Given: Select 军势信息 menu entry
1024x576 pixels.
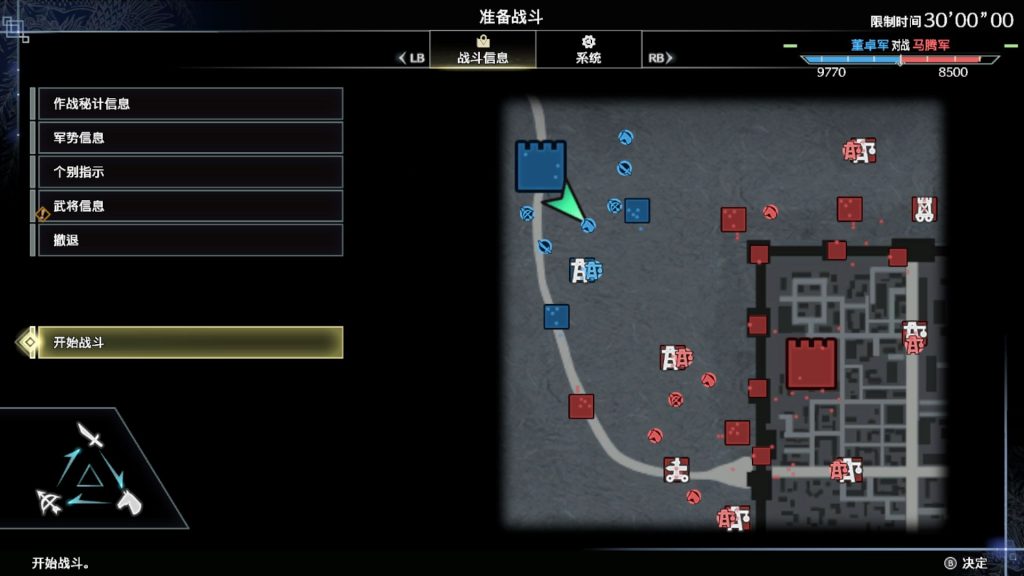Looking at the screenshot, I should click(x=190, y=138).
